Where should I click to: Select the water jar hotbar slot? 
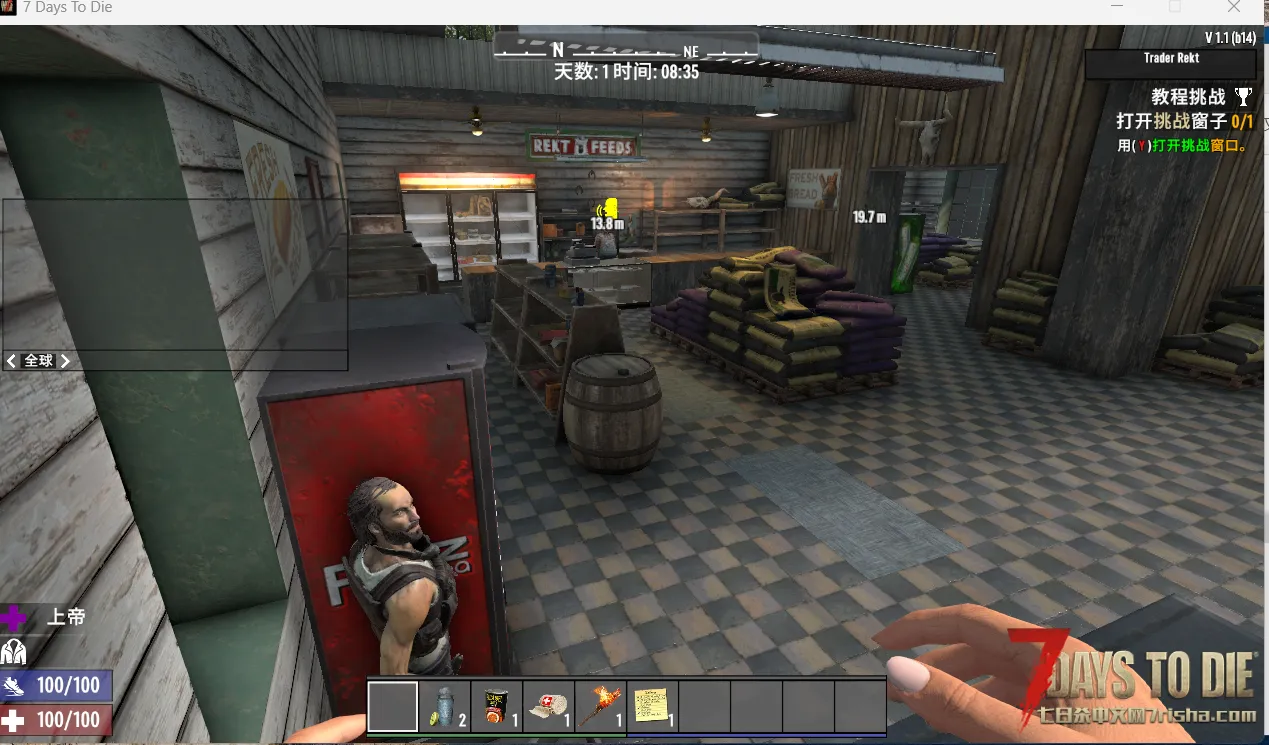tap(445, 707)
